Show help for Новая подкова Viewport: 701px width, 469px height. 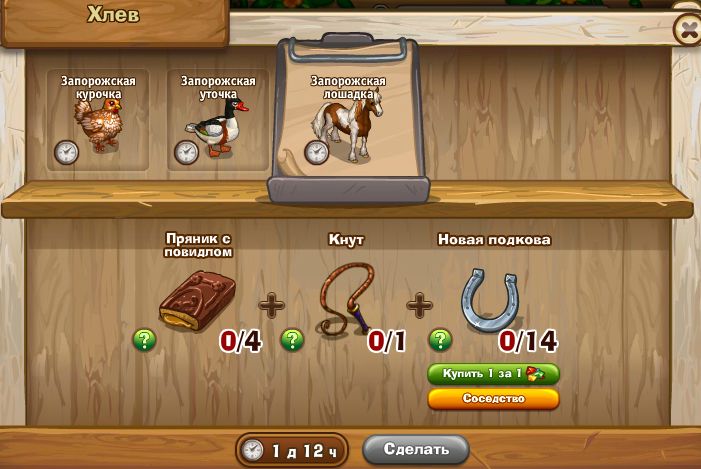(x=440, y=340)
